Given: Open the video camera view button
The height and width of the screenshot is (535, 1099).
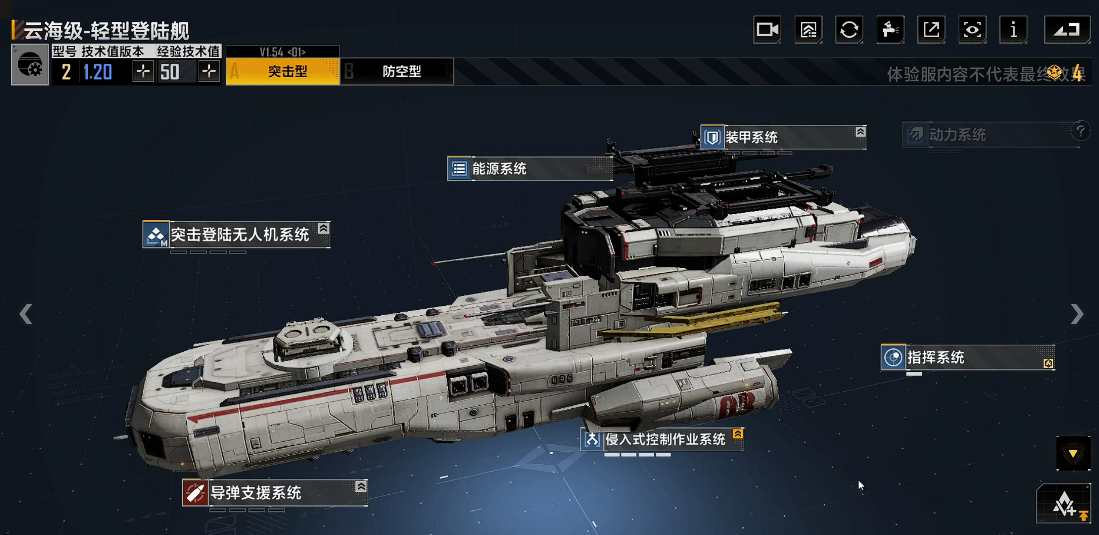Looking at the screenshot, I should (767, 30).
